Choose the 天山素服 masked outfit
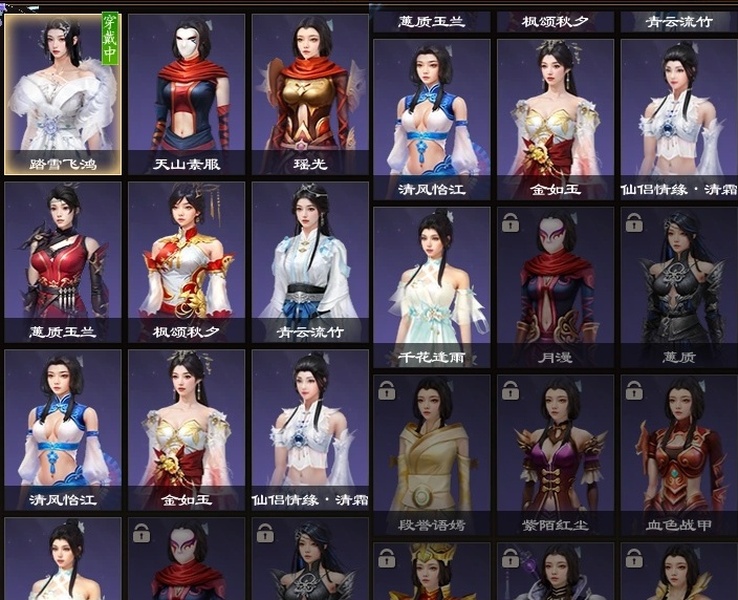Image resolution: width=738 pixels, height=600 pixels. pos(186,93)
